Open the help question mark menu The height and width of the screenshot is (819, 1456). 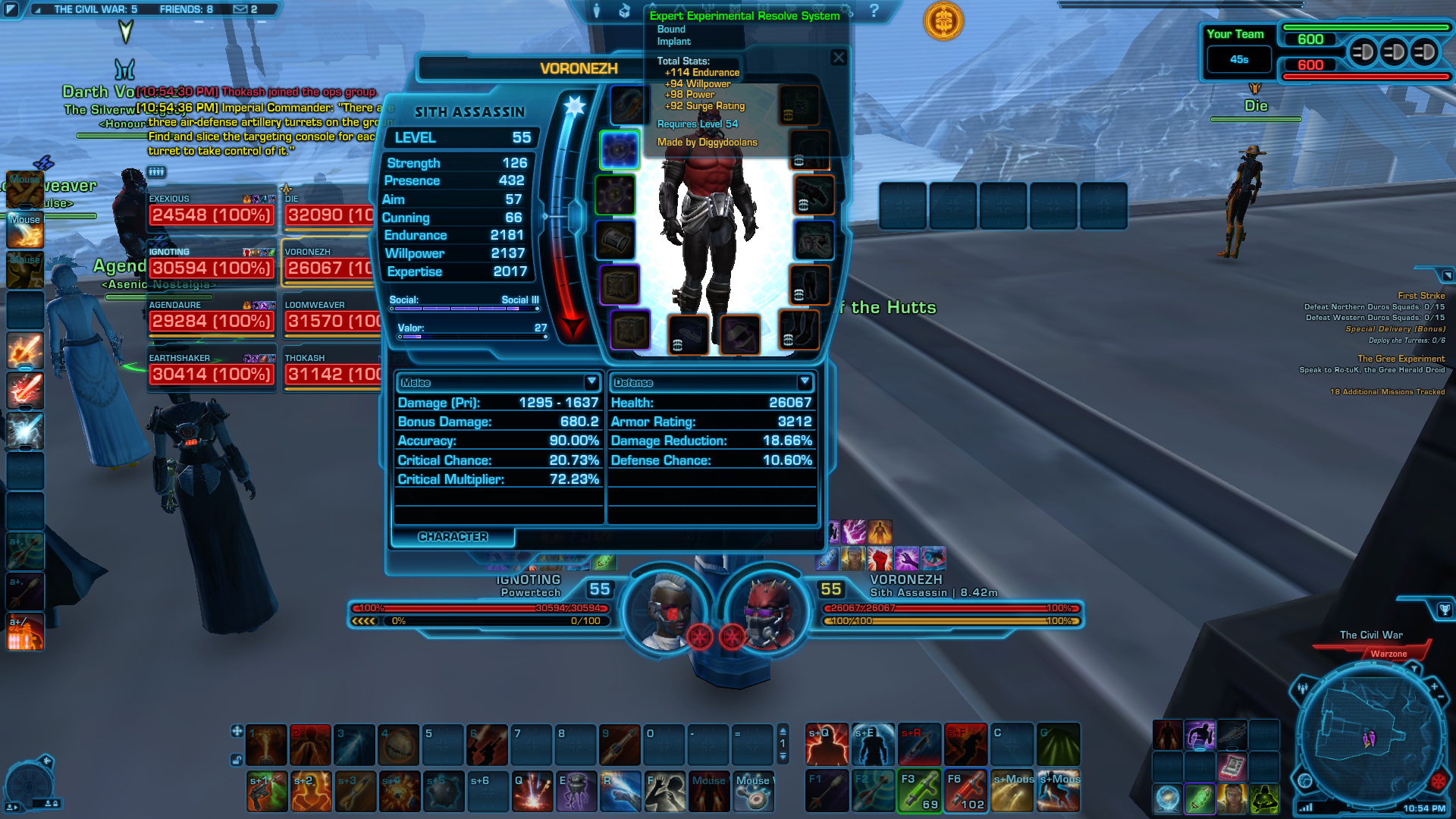[874, 11]
